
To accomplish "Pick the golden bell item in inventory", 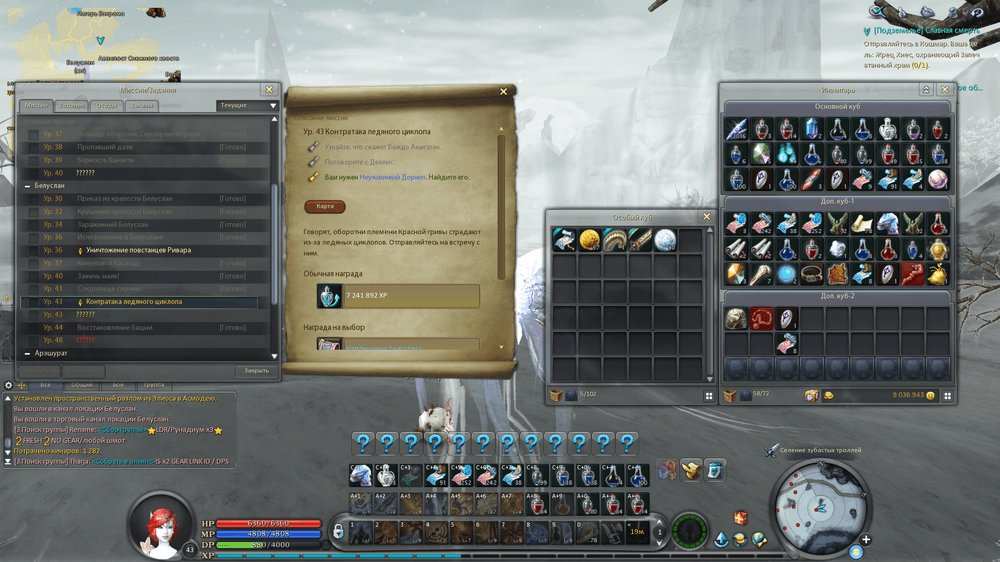I will (938, 274).
